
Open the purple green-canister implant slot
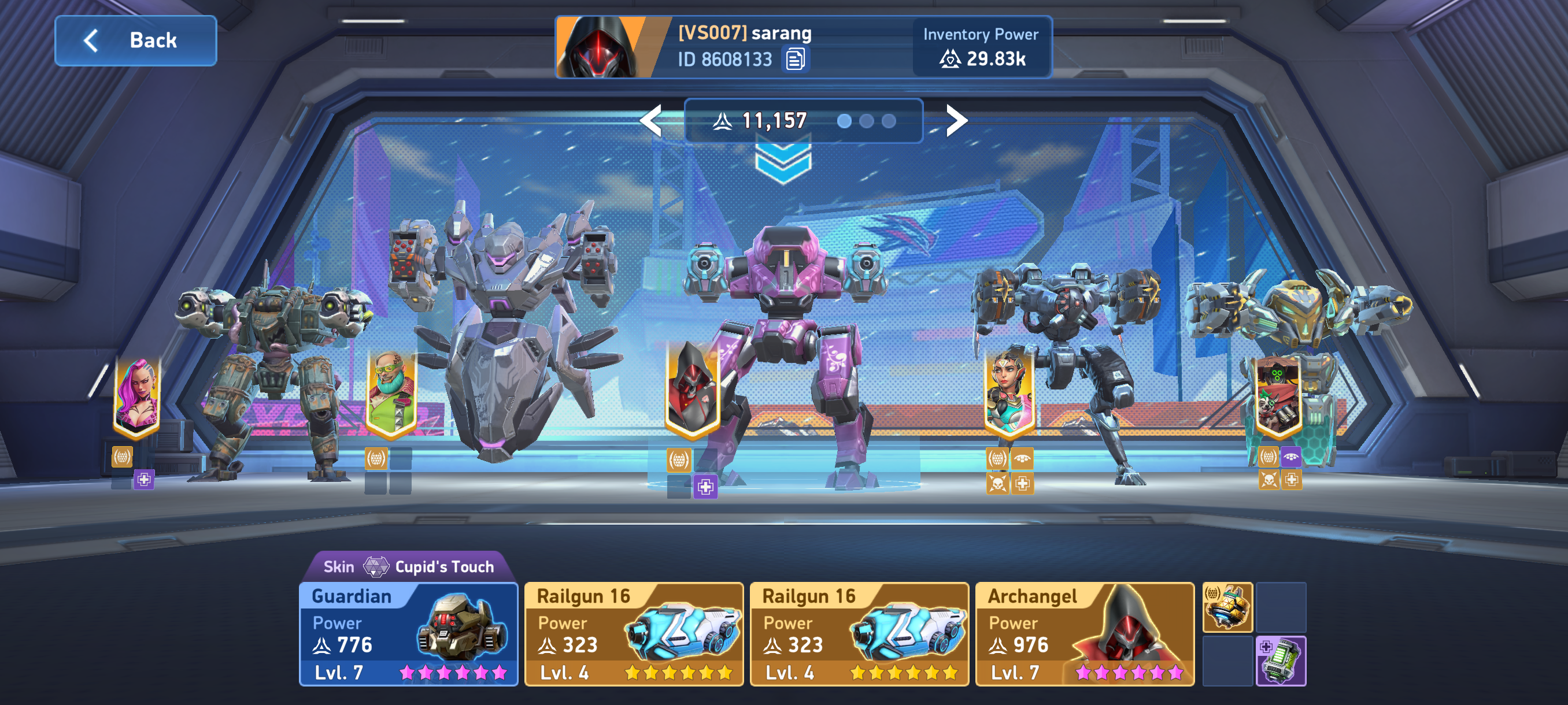pyautogui.click(x=1281, y=661)
